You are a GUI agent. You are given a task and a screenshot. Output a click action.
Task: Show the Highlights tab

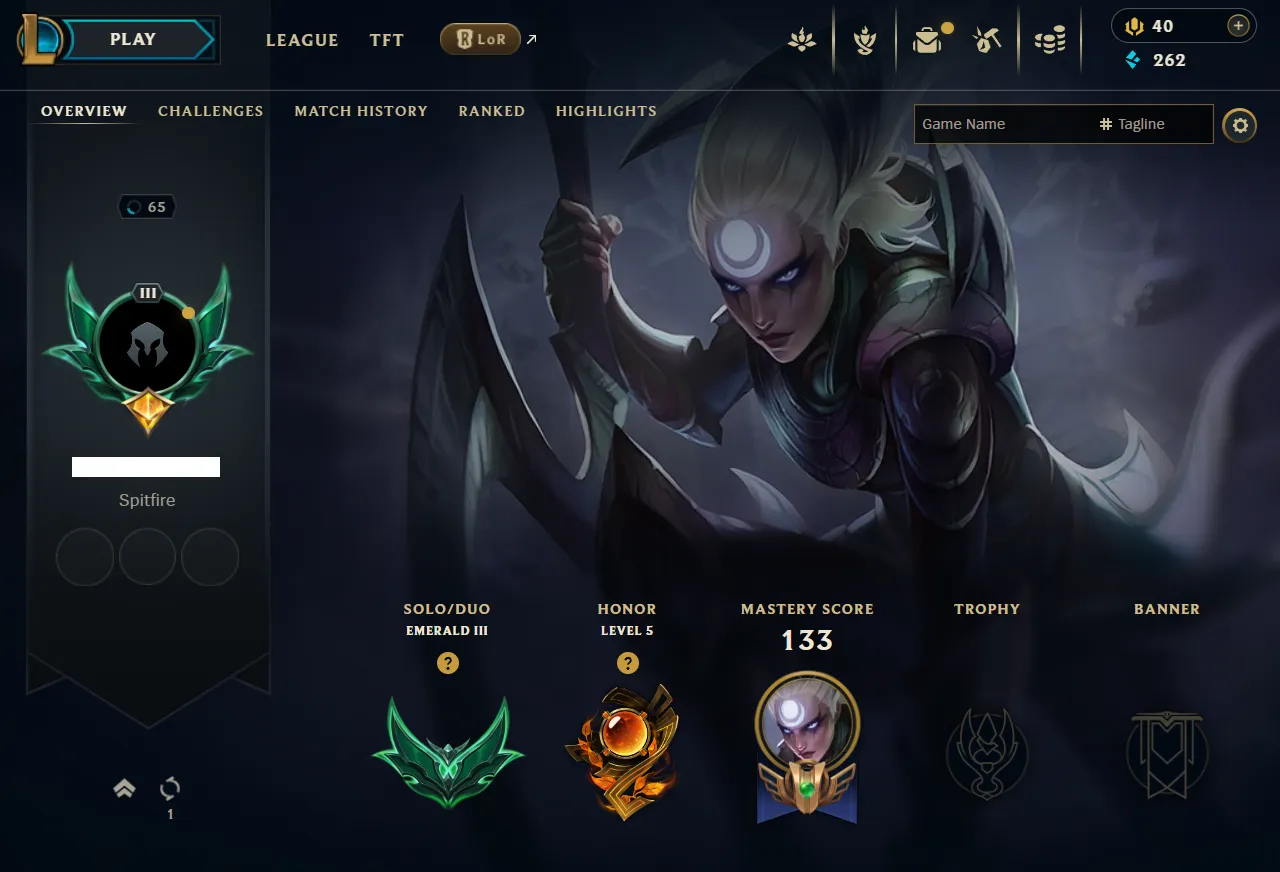(x=606, y=111)
